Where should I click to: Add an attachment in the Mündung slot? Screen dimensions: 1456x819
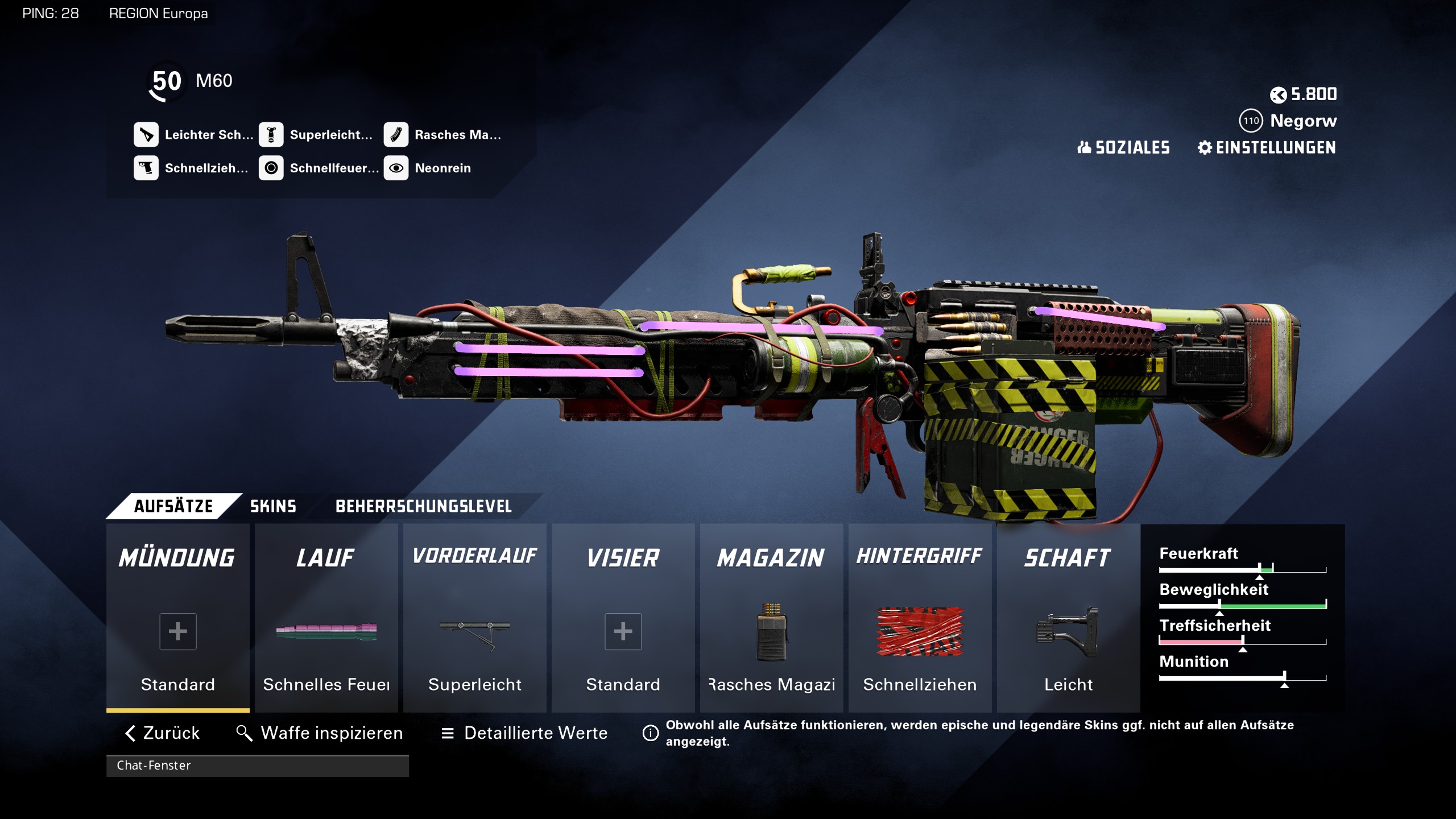click(177, 631)
